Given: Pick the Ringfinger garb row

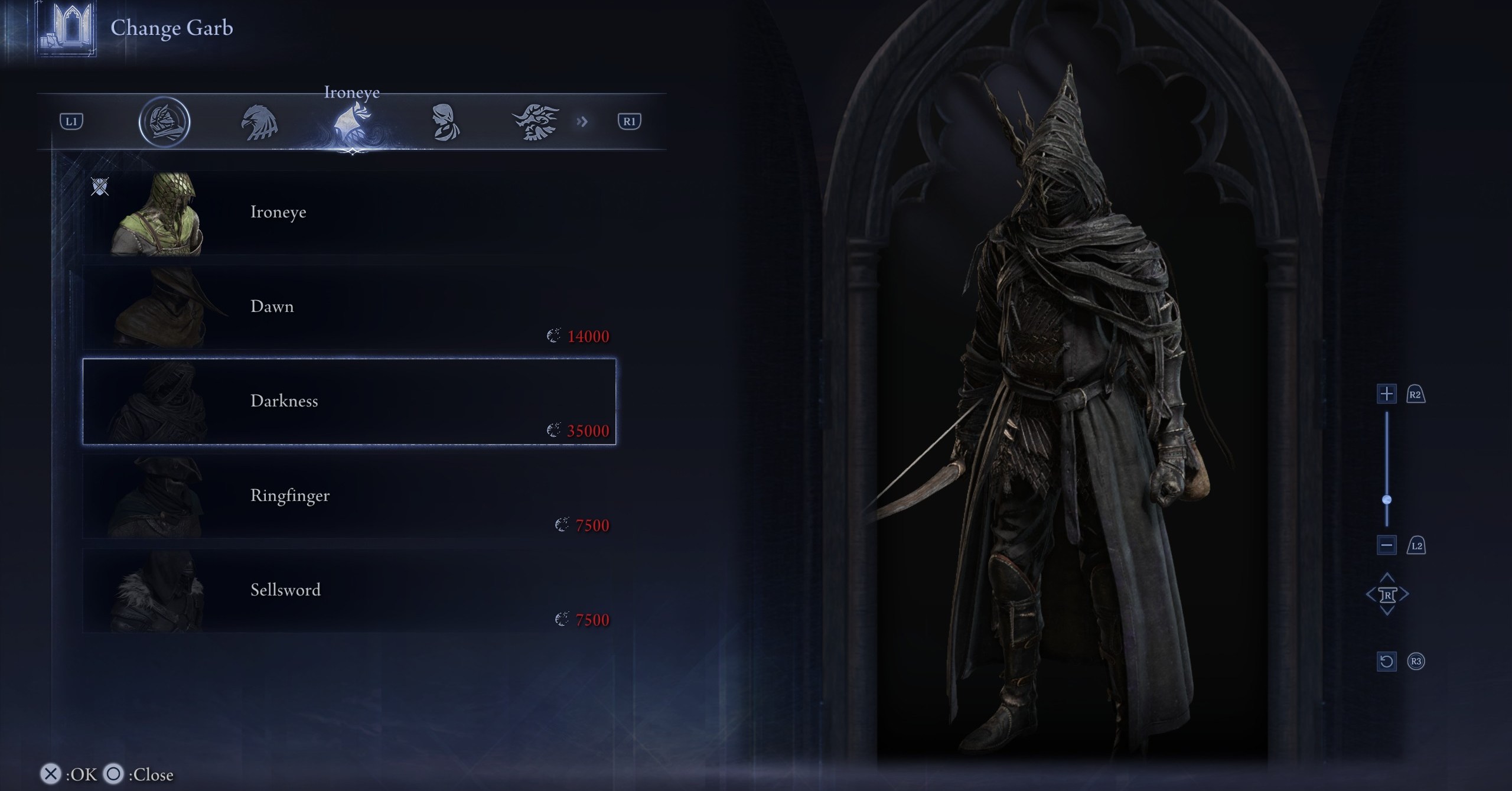Looking at the screenshot, I should click(348, 496).
